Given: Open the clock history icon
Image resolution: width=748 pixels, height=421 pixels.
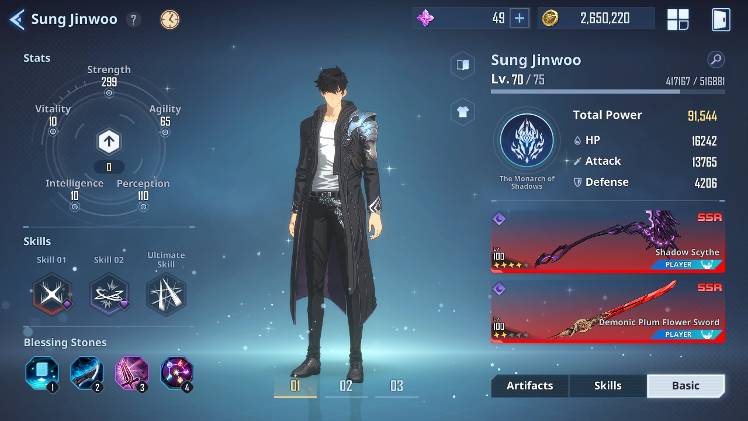Looking at the screenshot, I should [170, 19].
